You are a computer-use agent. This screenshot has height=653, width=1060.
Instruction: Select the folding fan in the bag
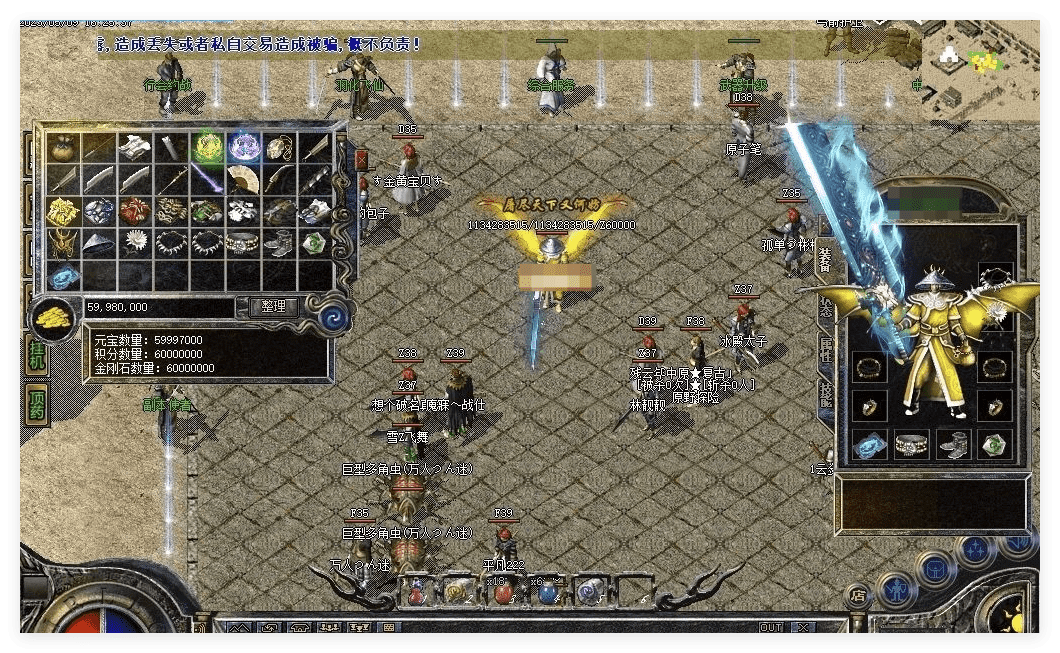[x=243, y=181]
